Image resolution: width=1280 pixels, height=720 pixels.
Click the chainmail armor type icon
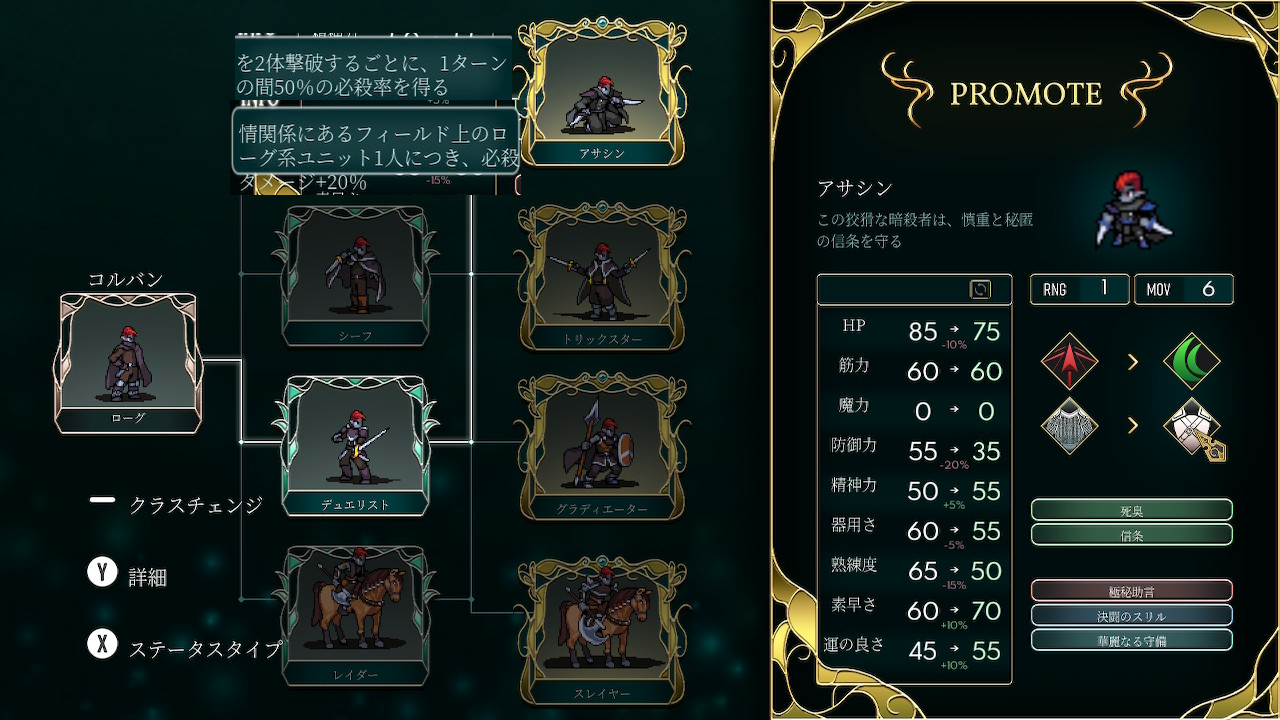click(1069, 427)
